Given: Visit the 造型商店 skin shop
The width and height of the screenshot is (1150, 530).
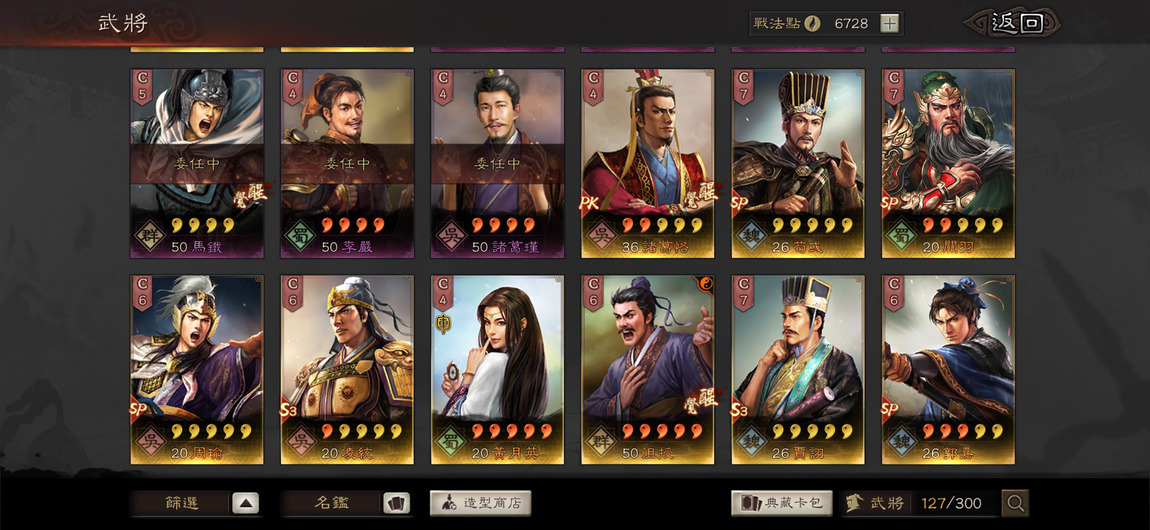Looking at the screenshot, I should (480, 503).
